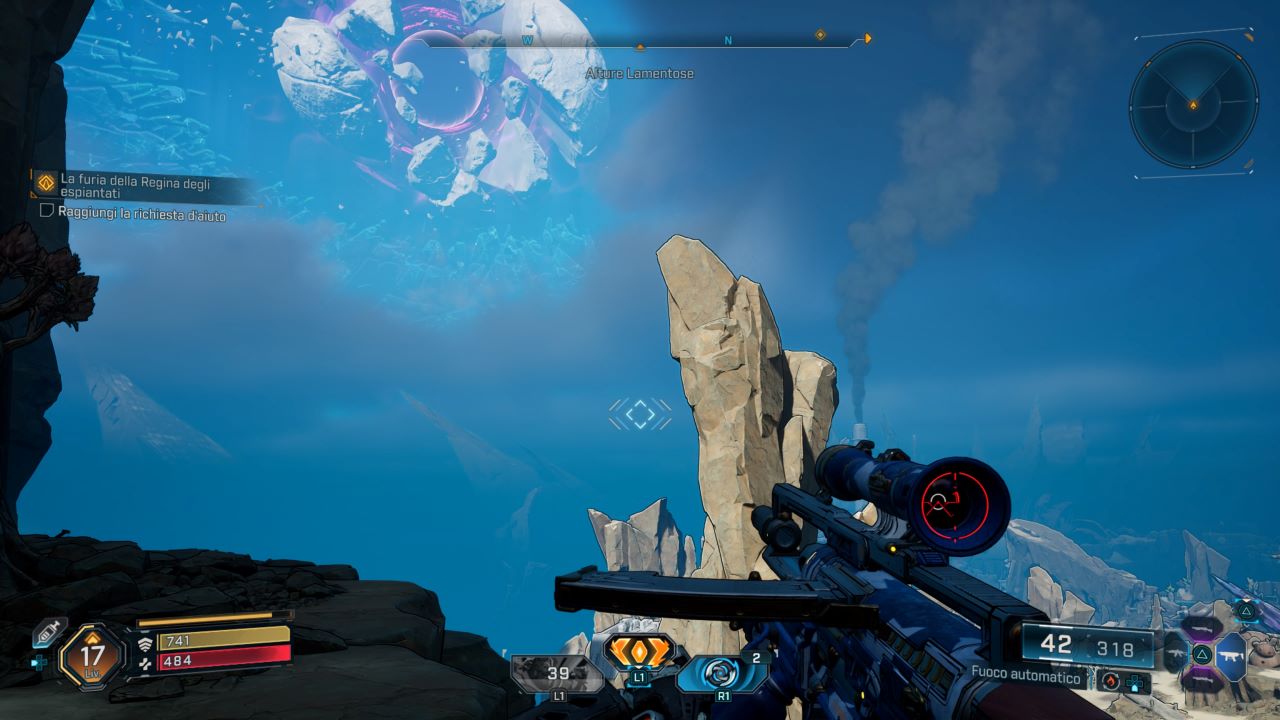Activate the orange action skill icon

[x=640, y=653]
